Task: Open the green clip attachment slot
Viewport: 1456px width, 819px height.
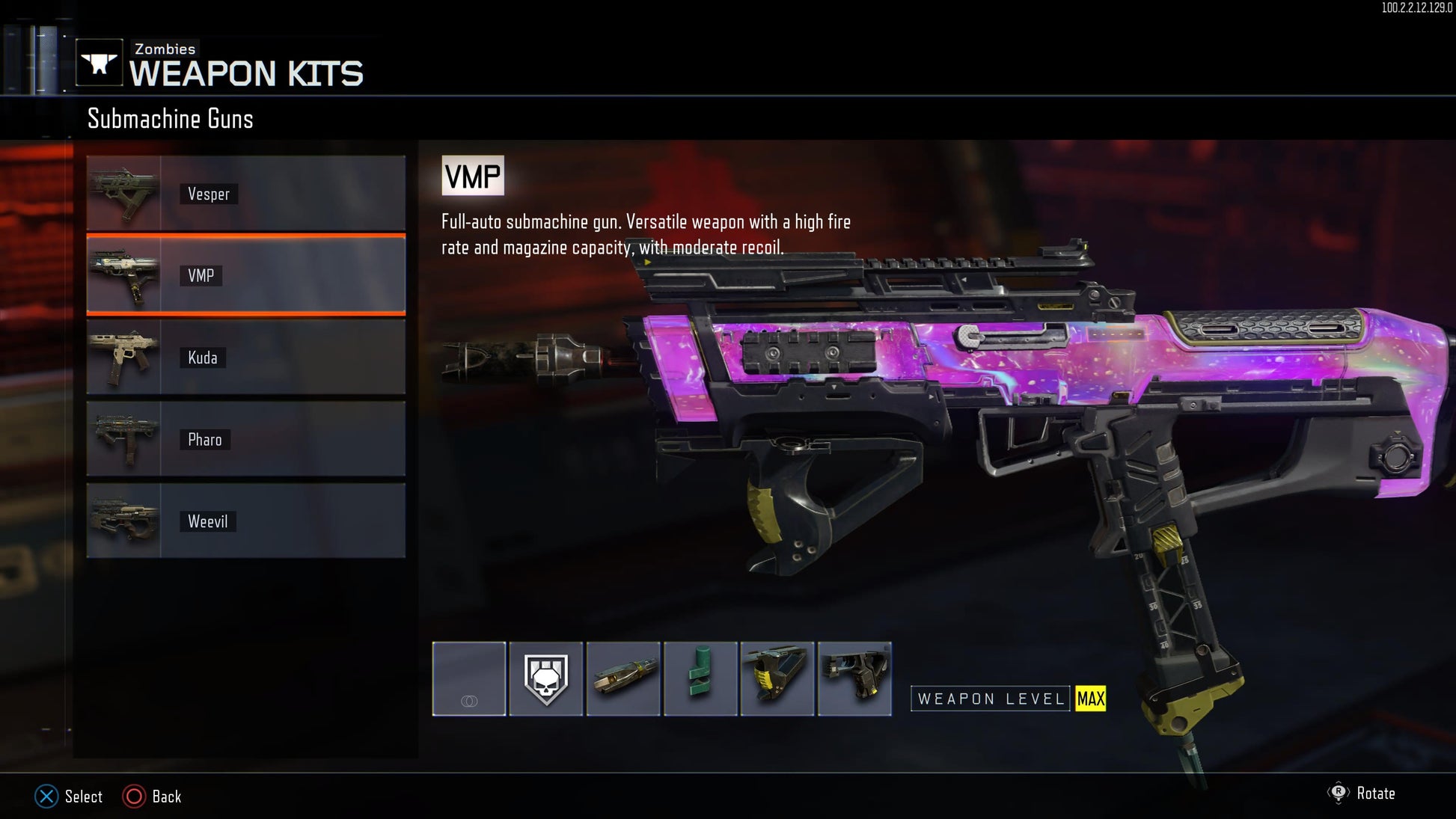Action: 700,678
